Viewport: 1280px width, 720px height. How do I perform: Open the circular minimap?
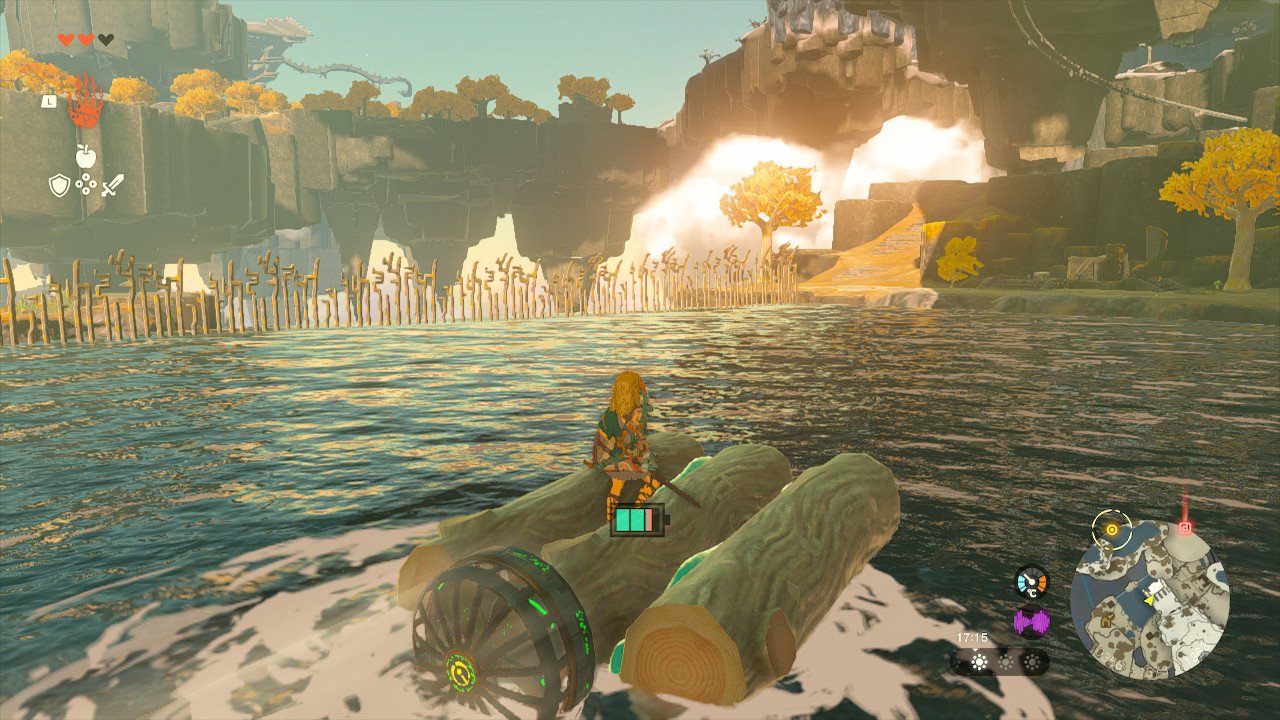[x=1149, y=599]
